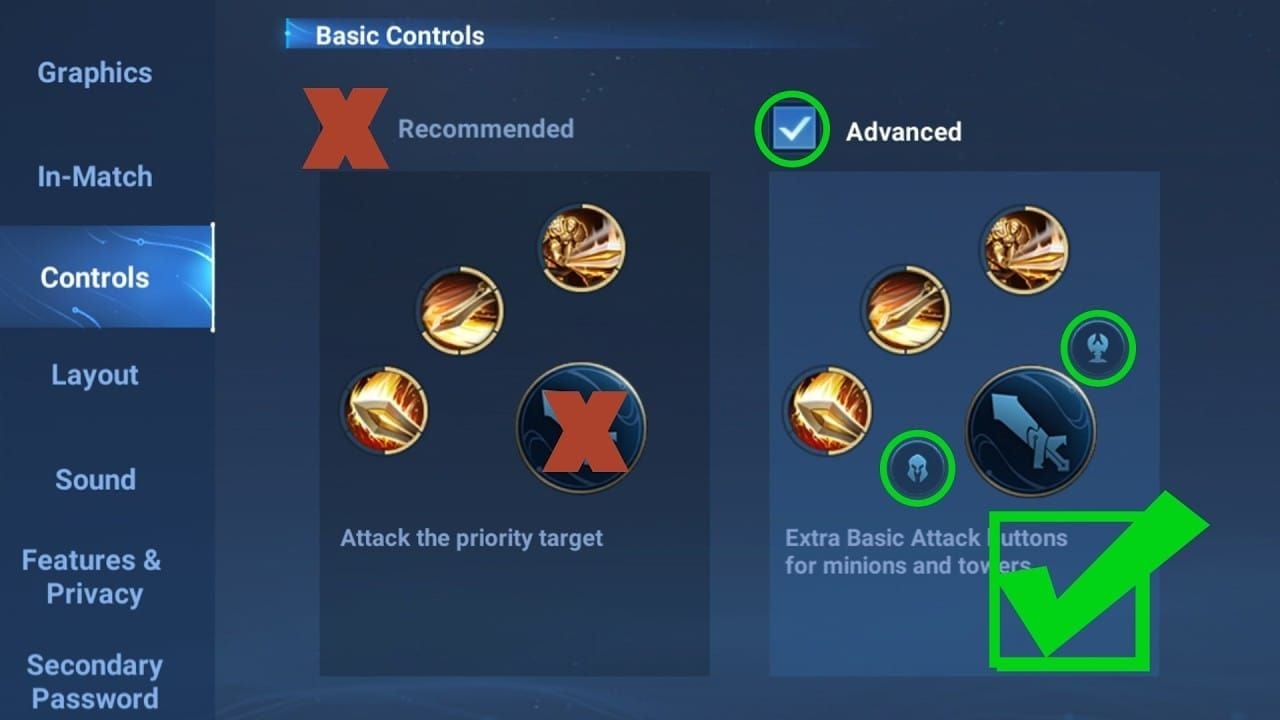Open the Graphics settings tab
1280x720 pixels.
[94, 73]
